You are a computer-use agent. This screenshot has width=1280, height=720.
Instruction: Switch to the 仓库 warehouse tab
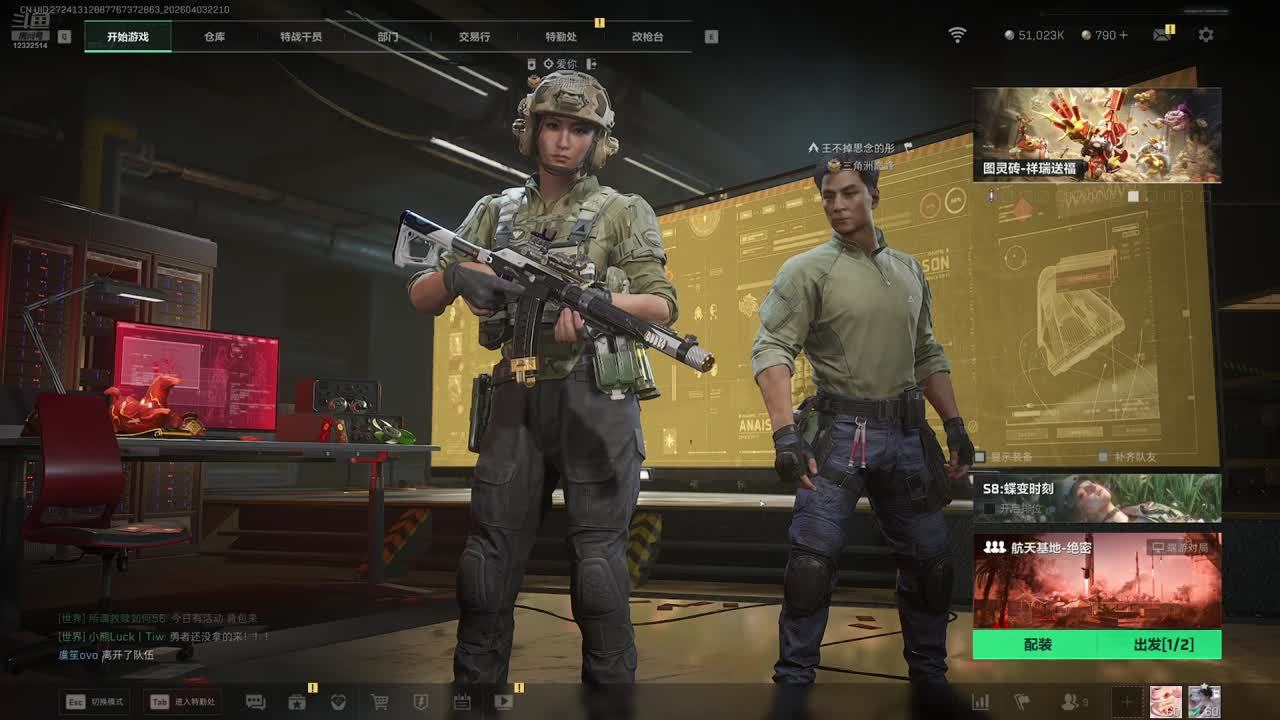click(214, 37)
